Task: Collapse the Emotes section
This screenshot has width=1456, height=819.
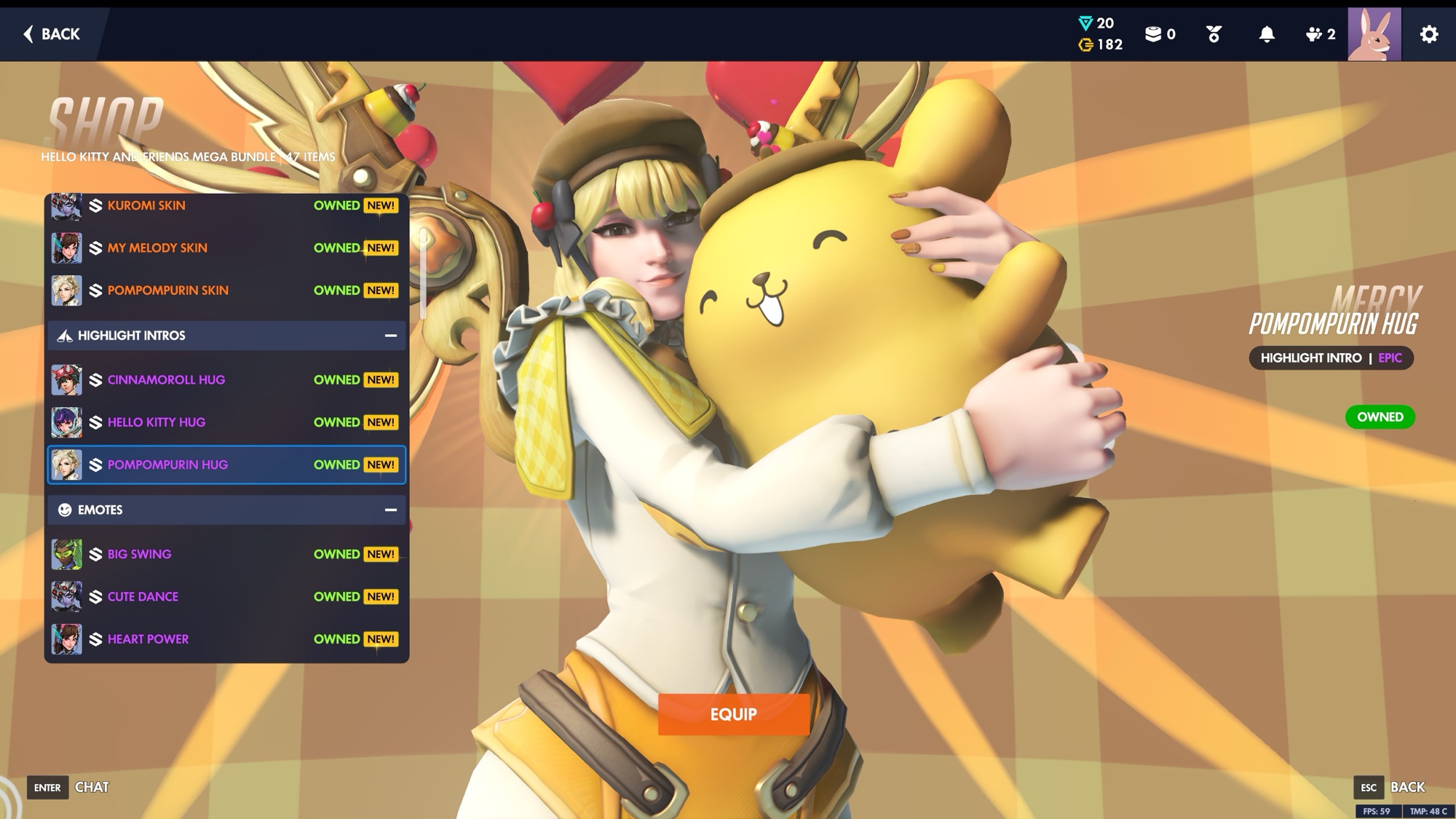Action: coord(390,510)
